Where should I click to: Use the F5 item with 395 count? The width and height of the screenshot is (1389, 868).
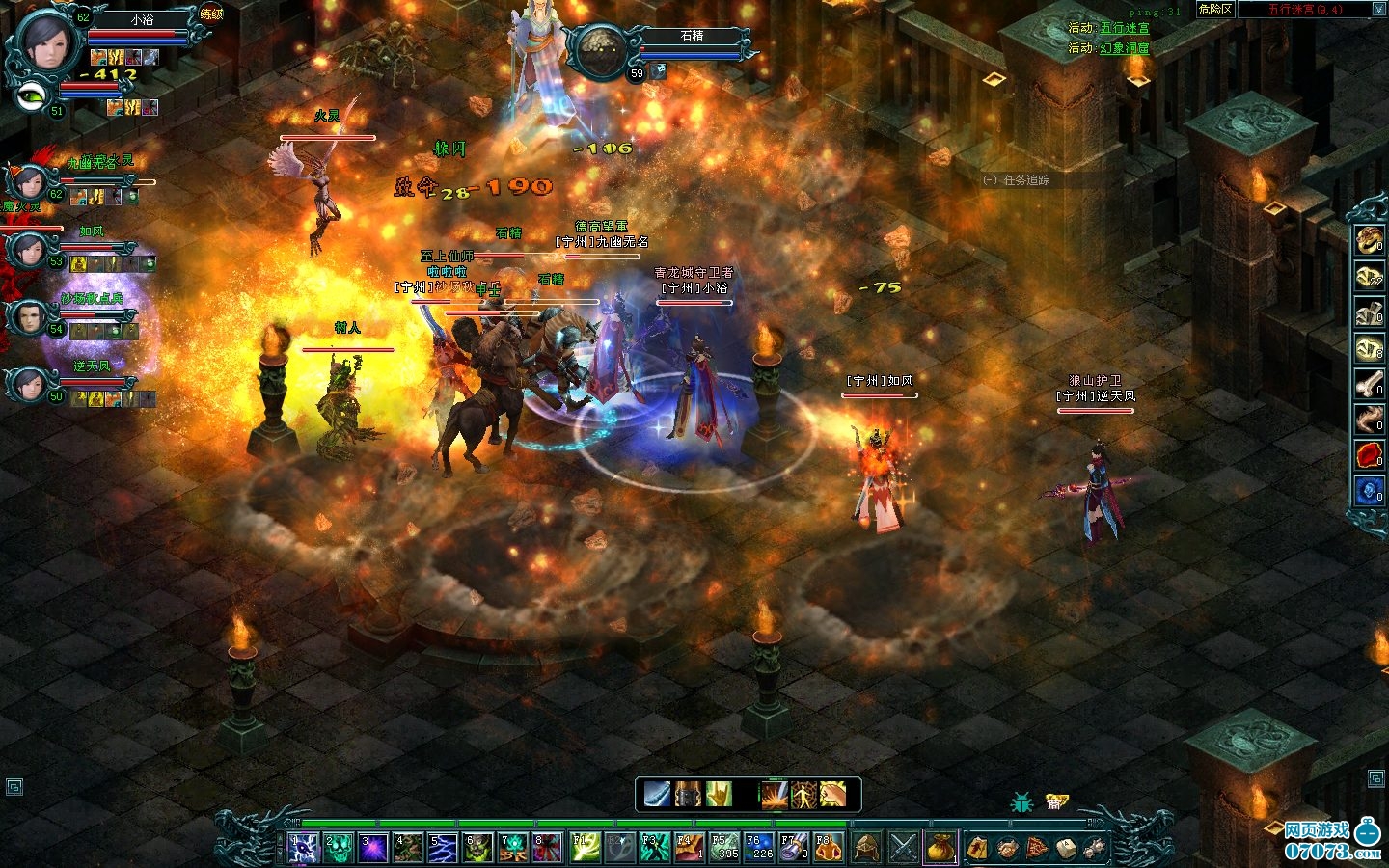(x=723, y=848)
